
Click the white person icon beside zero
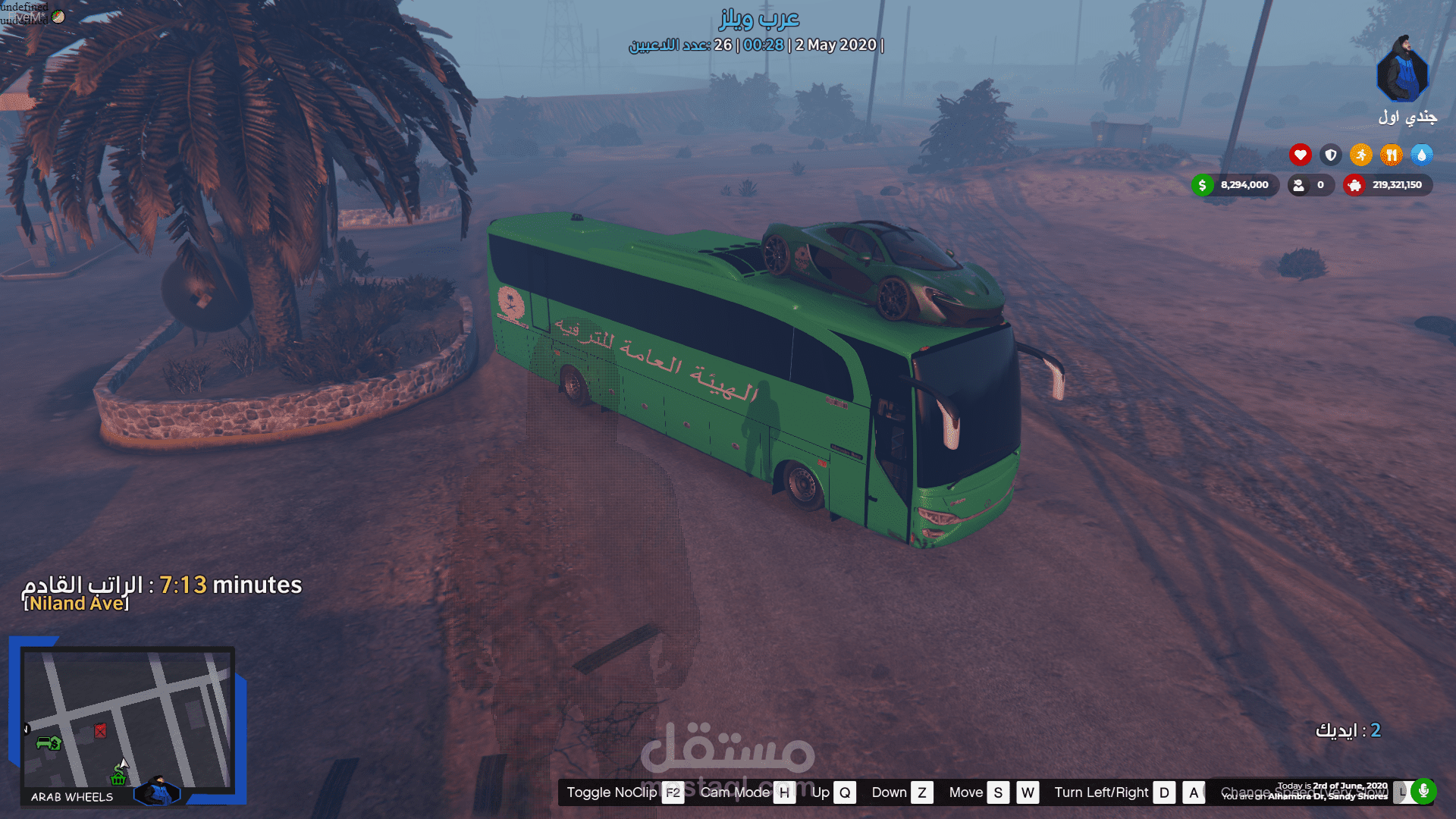[x=1299, y=185]
